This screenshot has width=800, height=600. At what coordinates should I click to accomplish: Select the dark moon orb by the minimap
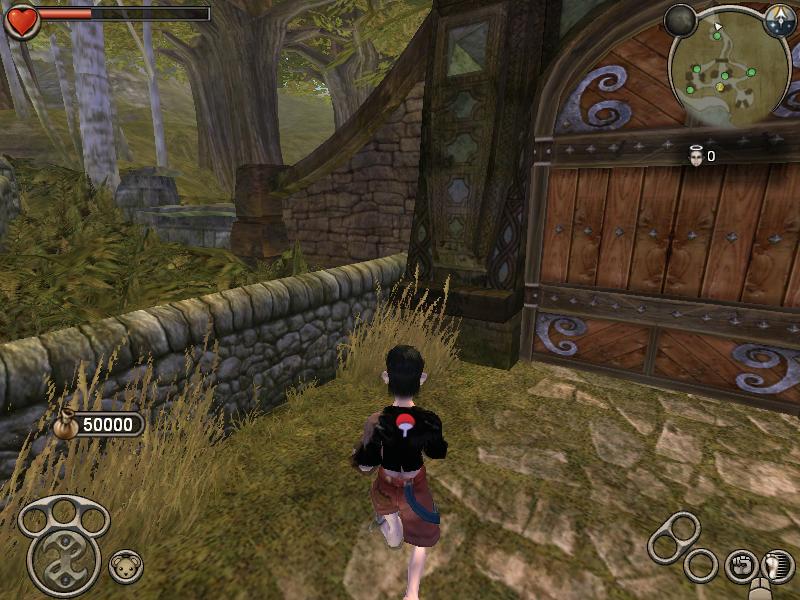click(680, 20)
